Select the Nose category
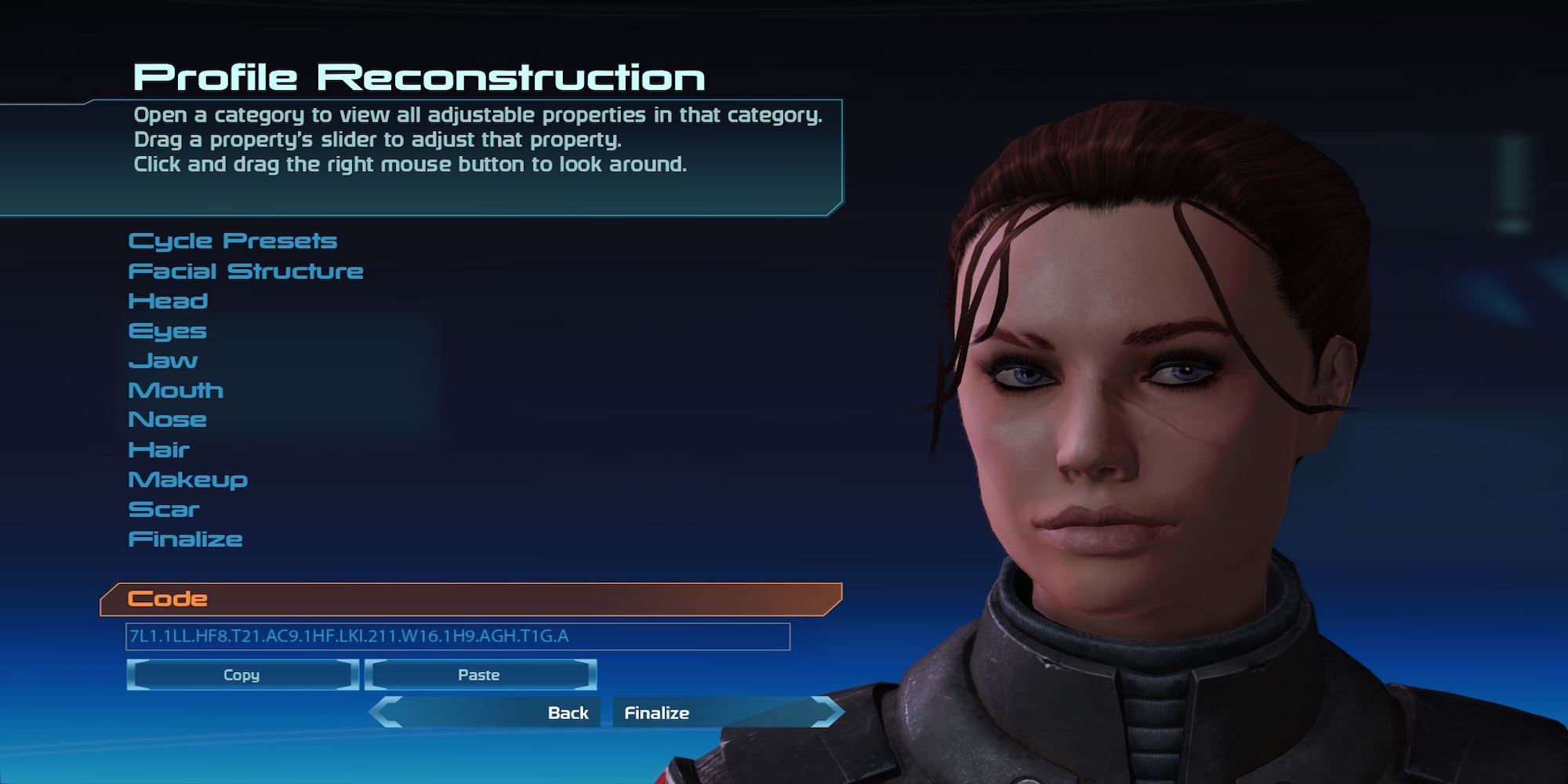 point(167,419)
